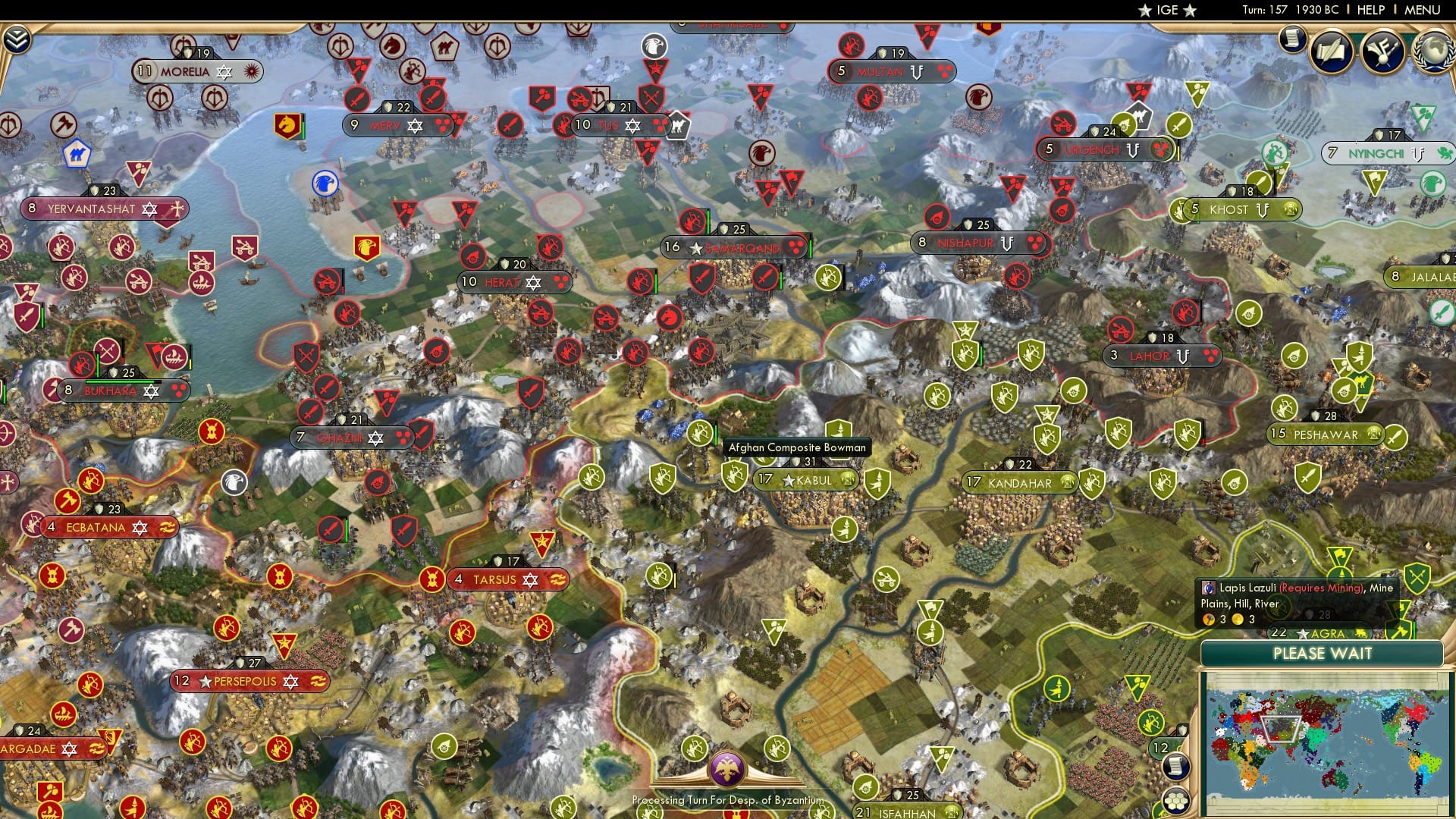Click the scroll notification icon beside the minimap
Viewport: 1456px width, 819px height.
click(1176, 767)
